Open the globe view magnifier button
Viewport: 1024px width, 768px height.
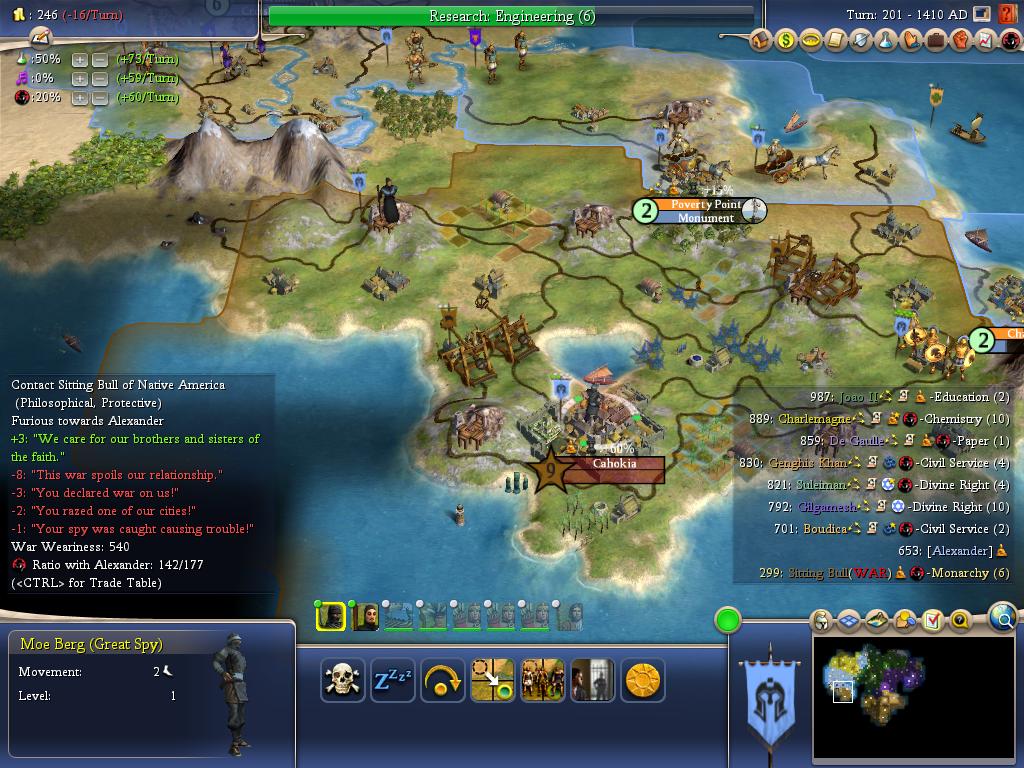pyautogui.click(x=1002, y=619)
